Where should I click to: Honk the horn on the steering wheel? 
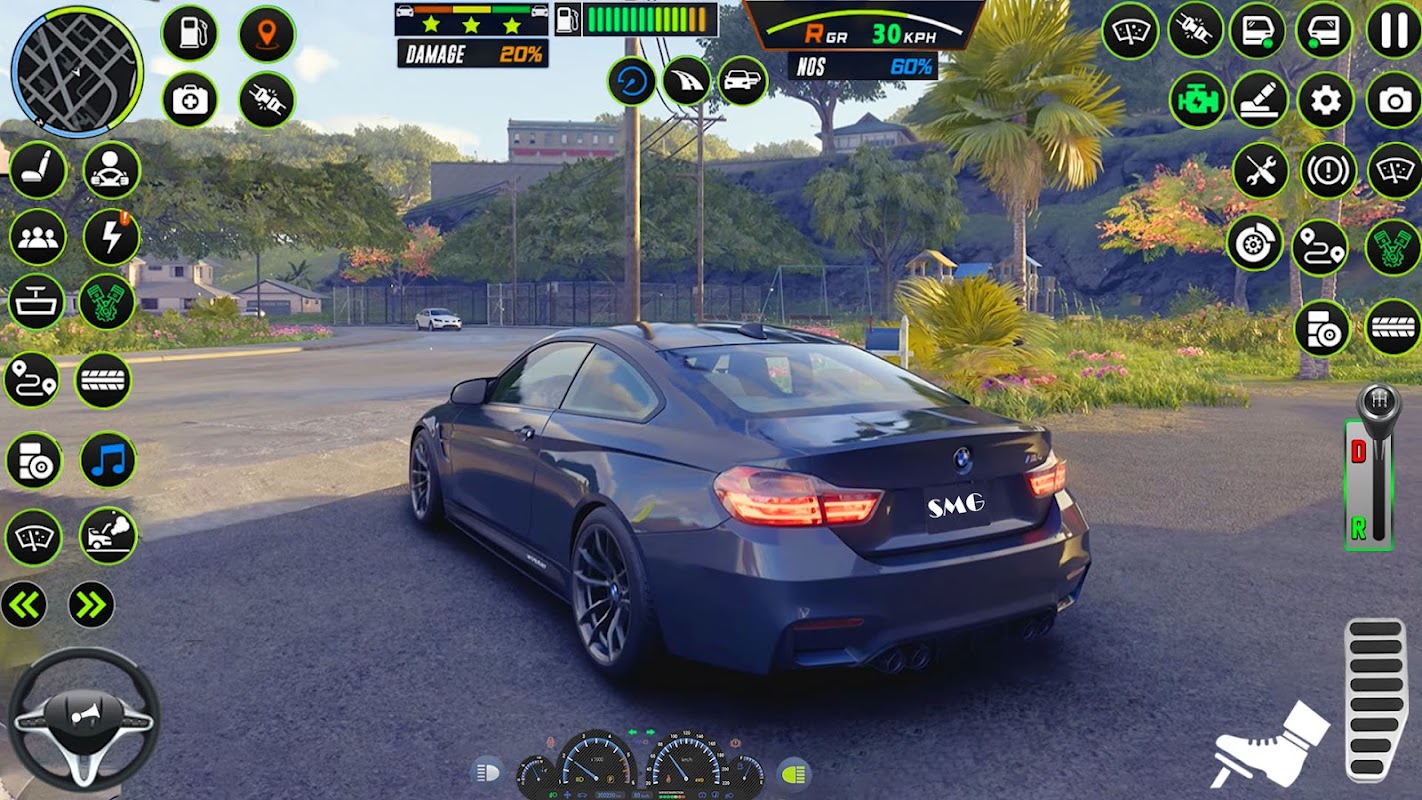click(84, 712)
